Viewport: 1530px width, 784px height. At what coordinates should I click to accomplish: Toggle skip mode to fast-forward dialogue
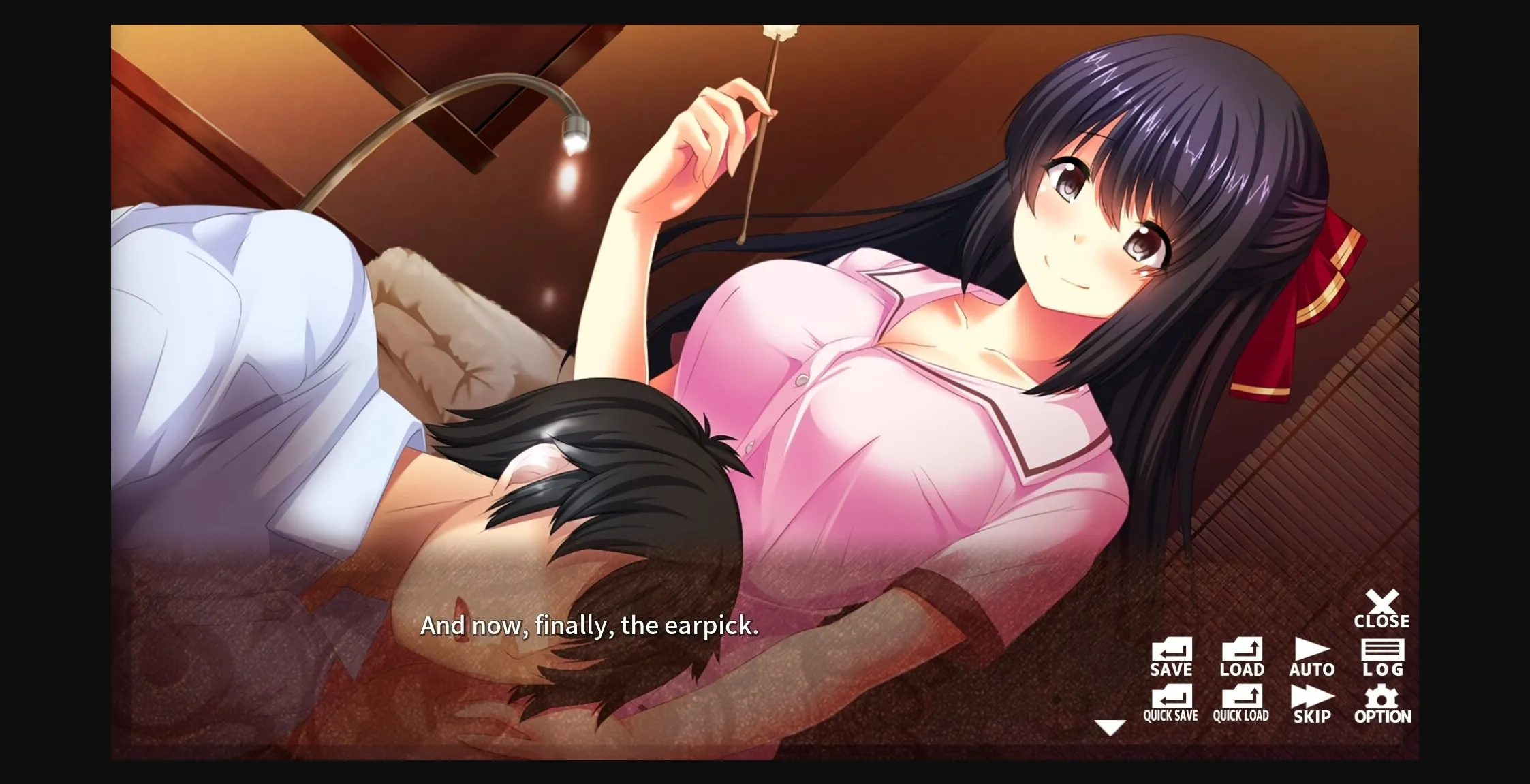point(1311,703)
